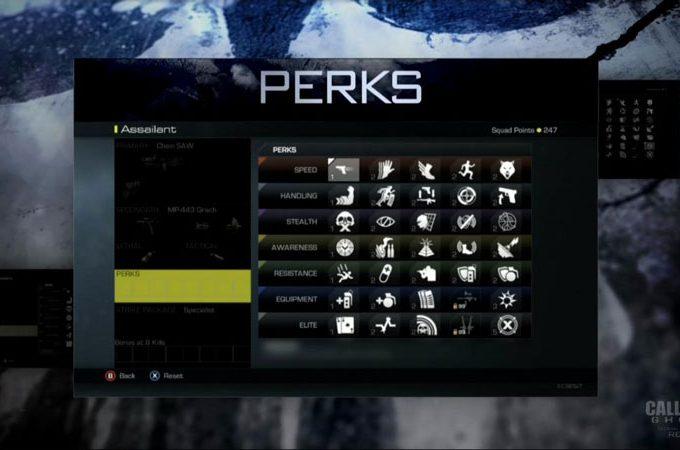Select the skull Takedown stealth perk
The height and width of the screenshot is (450, 680).
(343, 222)
